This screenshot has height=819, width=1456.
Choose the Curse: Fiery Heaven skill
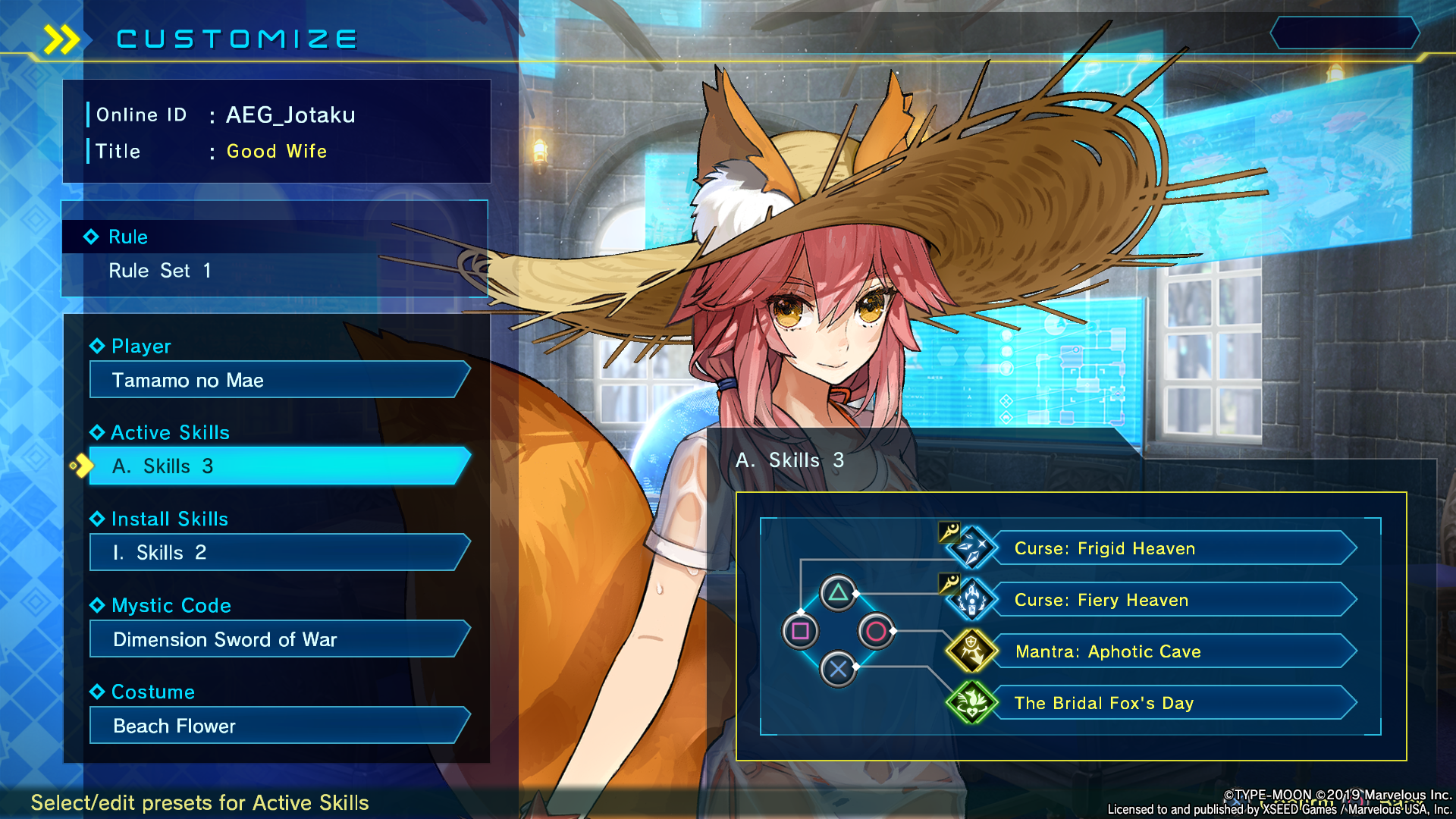1172,600
